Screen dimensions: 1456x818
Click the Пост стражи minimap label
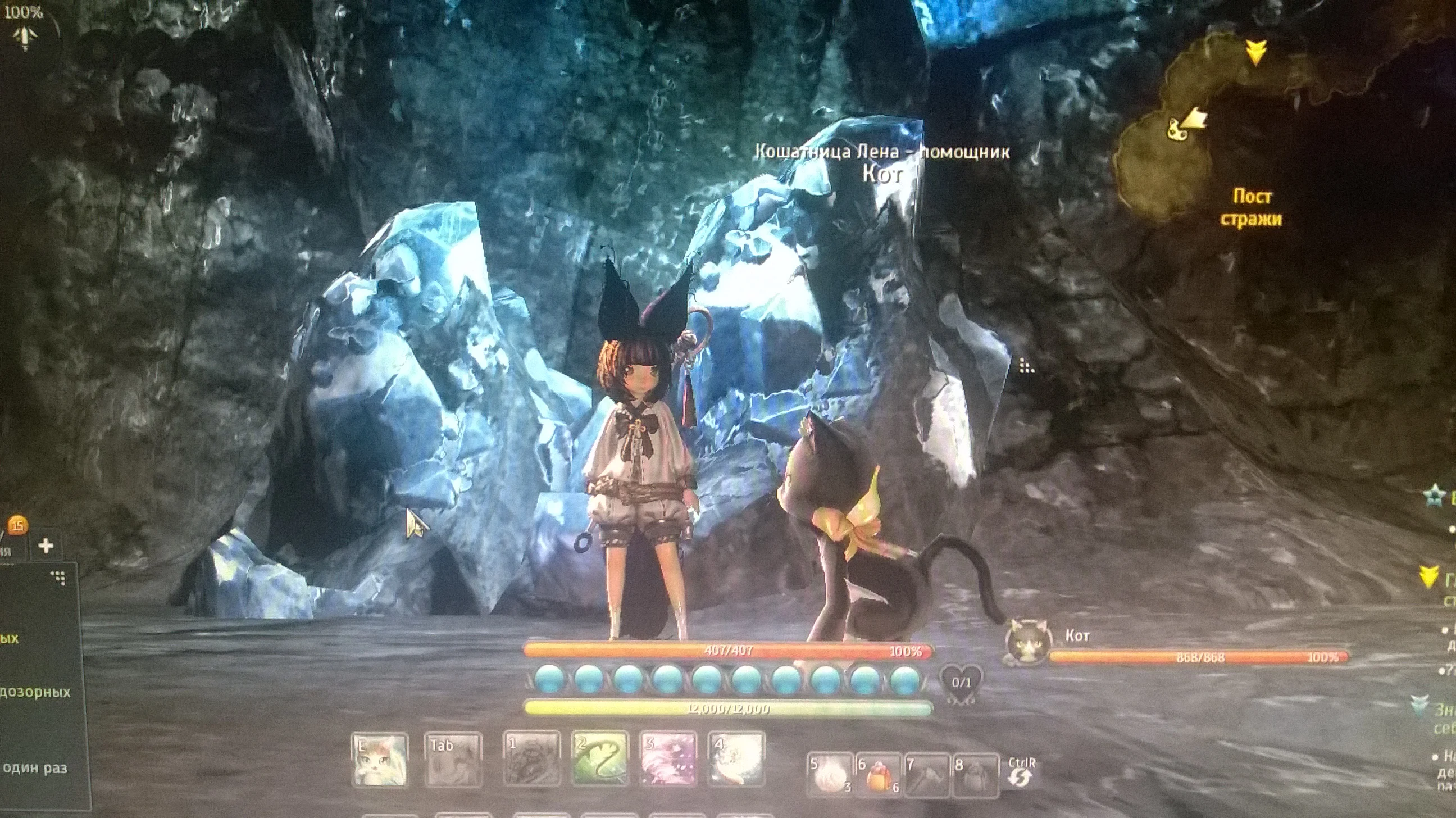[1251, 208]
